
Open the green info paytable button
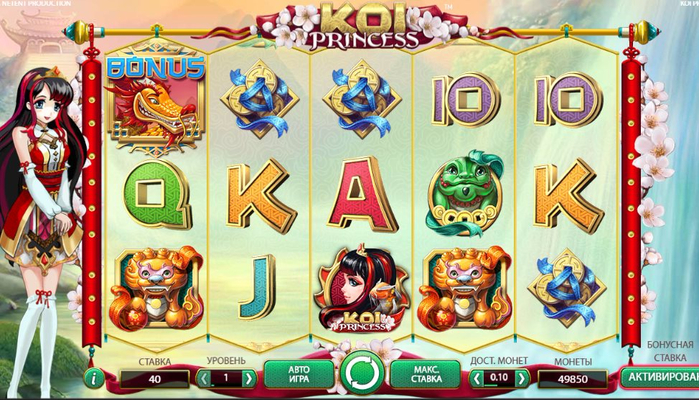[x=94, y=379]
